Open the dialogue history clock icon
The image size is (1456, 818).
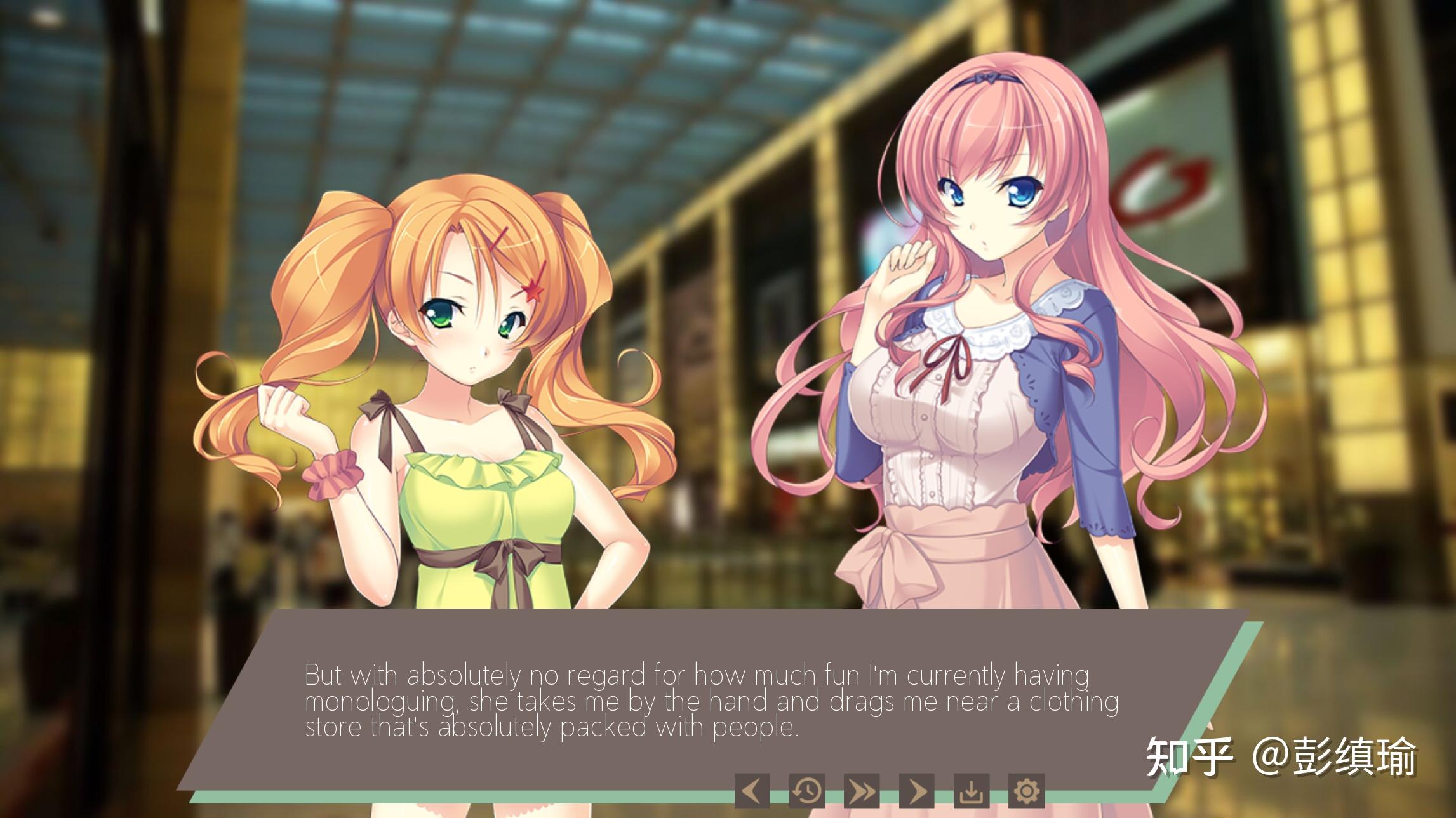pos(807,791)
